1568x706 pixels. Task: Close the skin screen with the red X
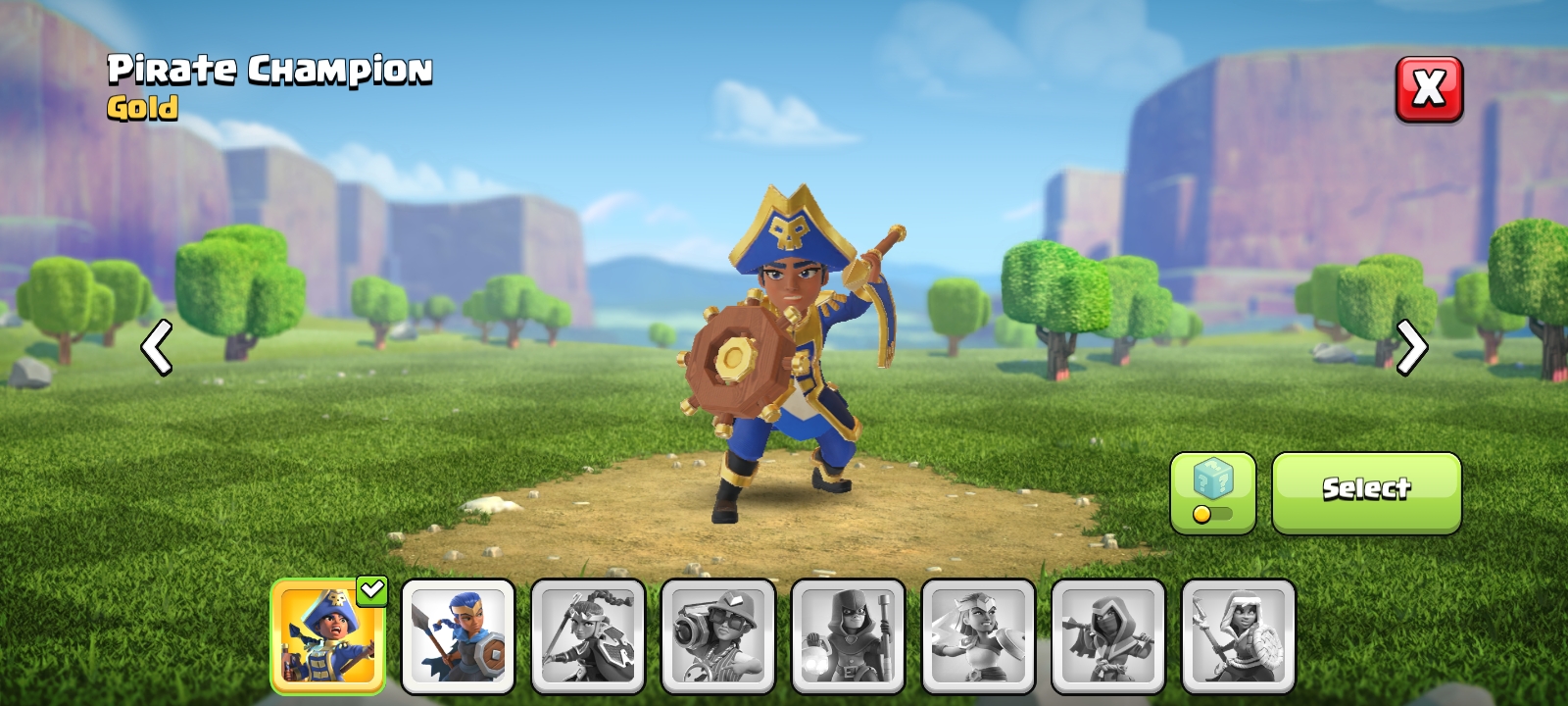[x=1430, y=88]
